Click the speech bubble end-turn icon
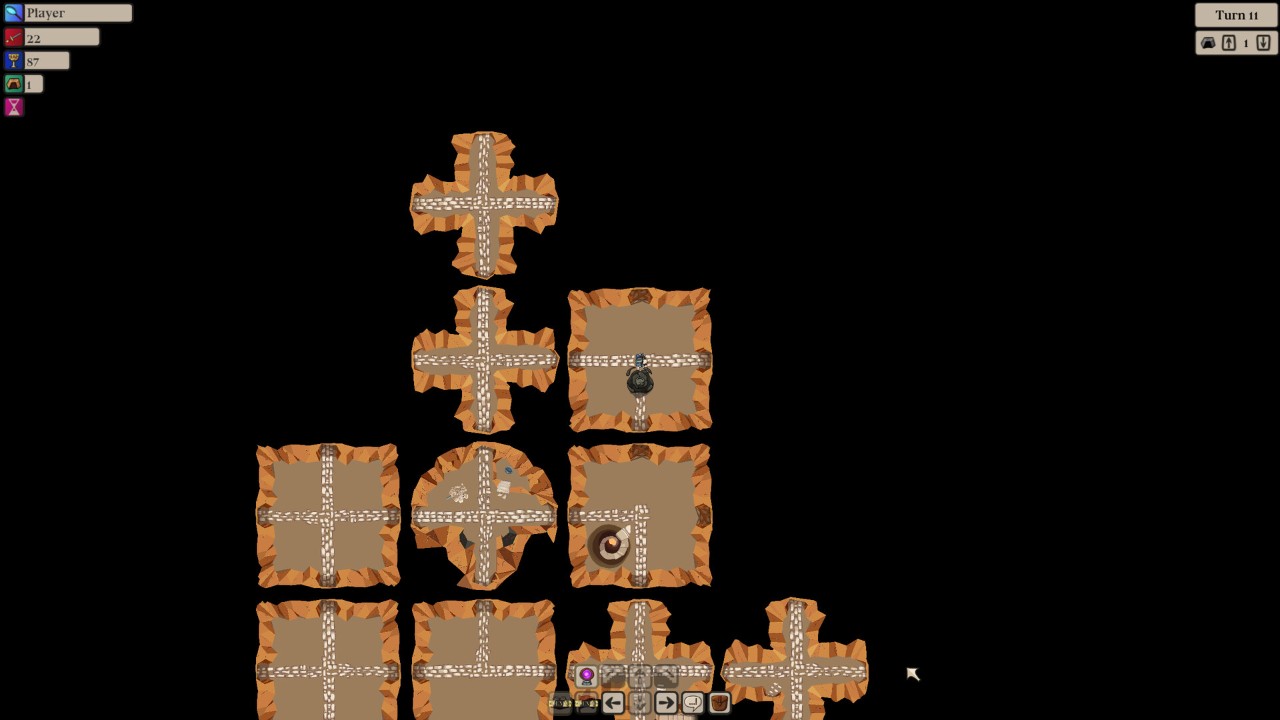The width and height of the screenshot is (1280, 720). pyautogui.click(x=692, y=703)
